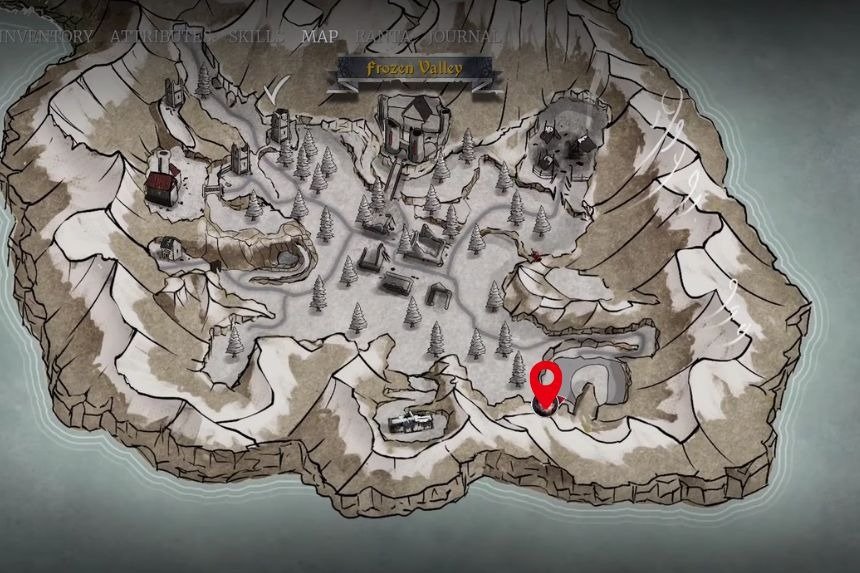
Task: Switch to the Attributes tab
Action: pyautogui.click(x=161, y=36)
